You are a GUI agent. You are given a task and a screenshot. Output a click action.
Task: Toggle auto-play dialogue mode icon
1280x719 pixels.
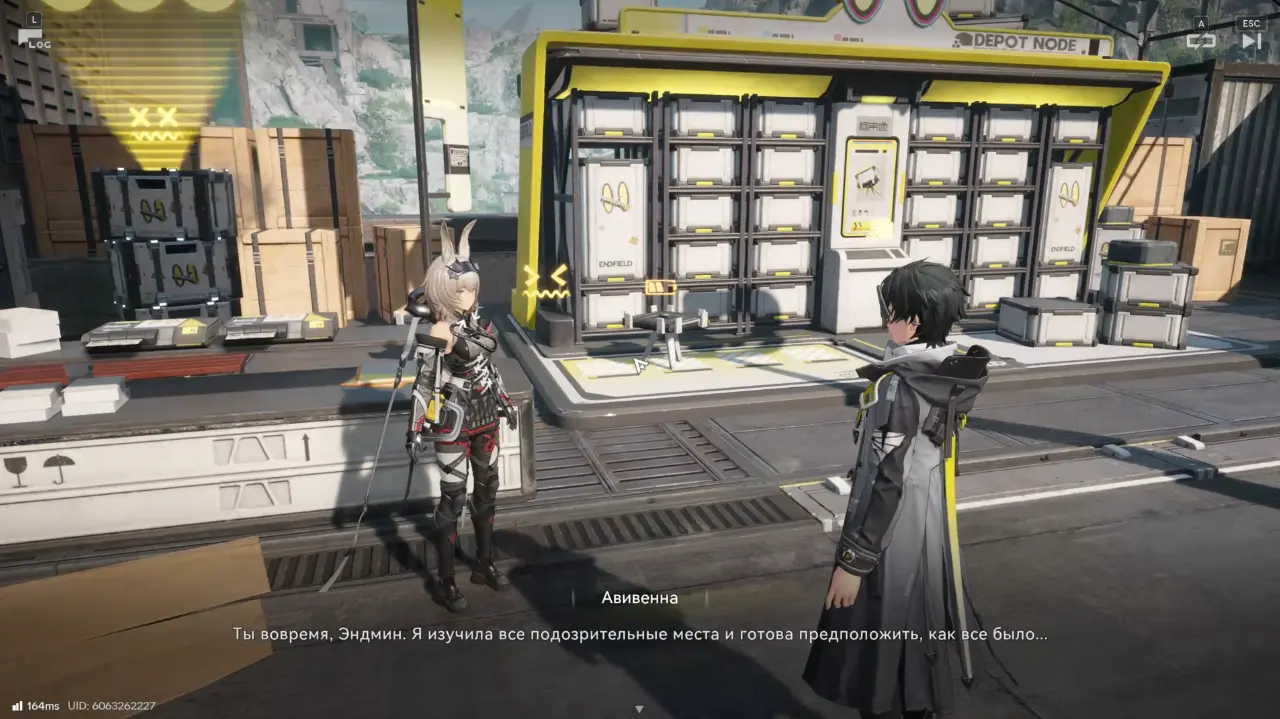pyautogui.click(x=1200, y=40)
